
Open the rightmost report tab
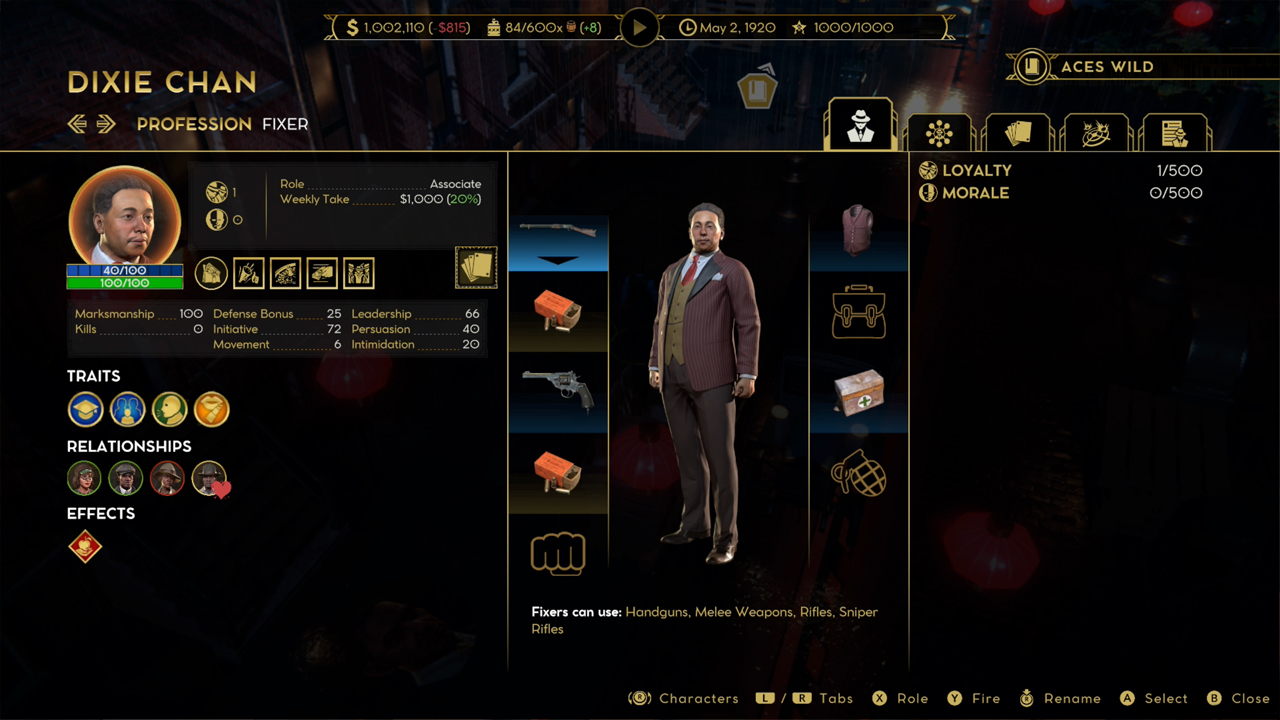click(1176, 130)
